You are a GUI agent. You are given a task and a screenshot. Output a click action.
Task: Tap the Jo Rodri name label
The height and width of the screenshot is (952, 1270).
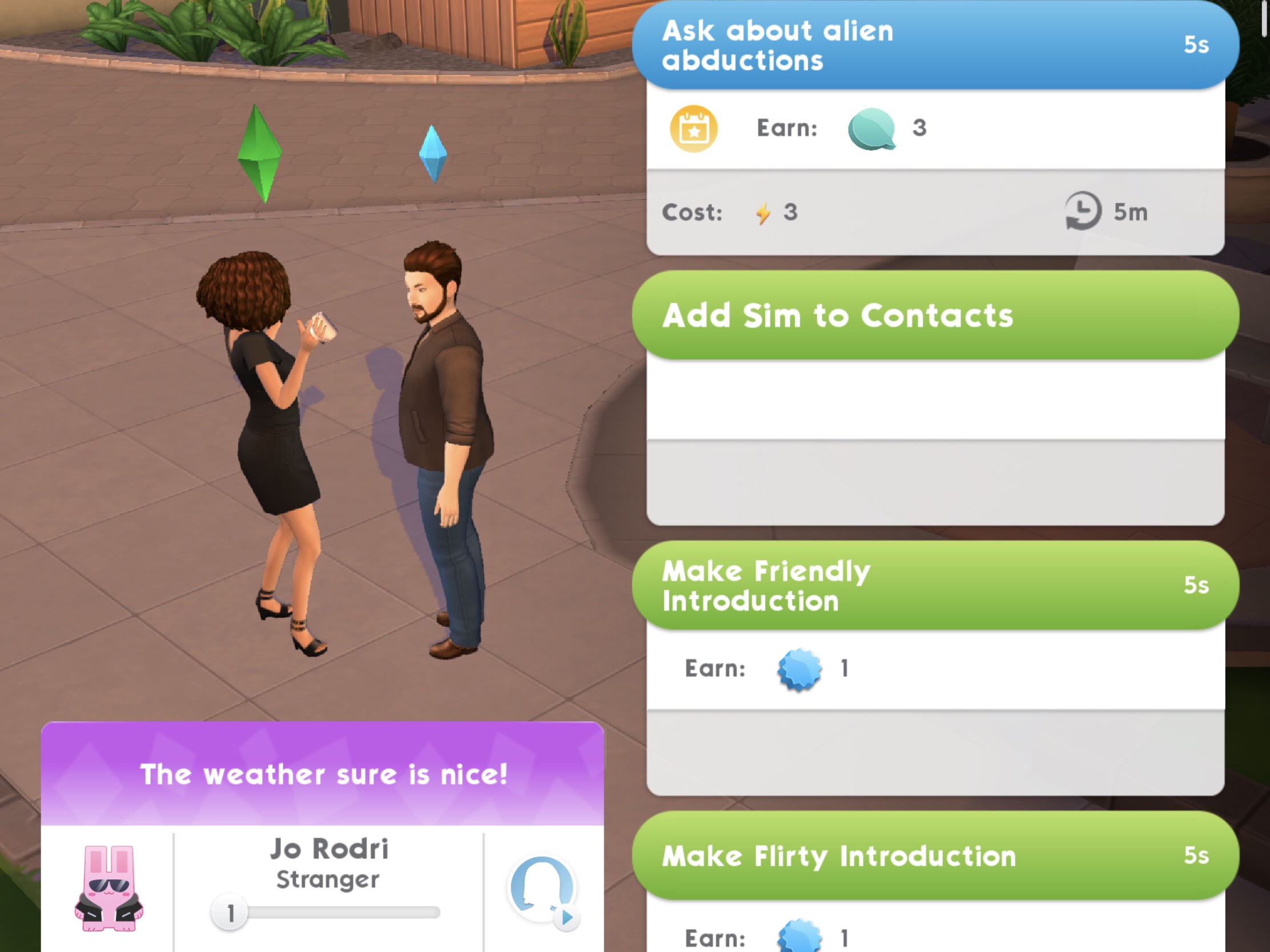(x=328, y=849)
